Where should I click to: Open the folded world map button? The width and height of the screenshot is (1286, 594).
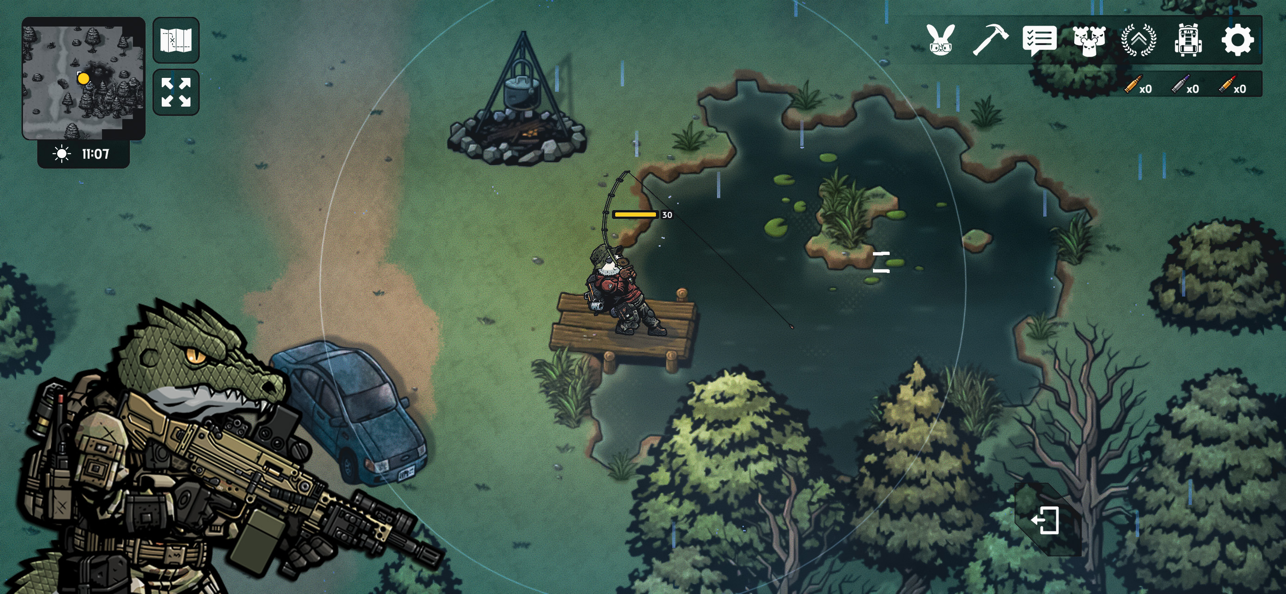click(176, 40)
